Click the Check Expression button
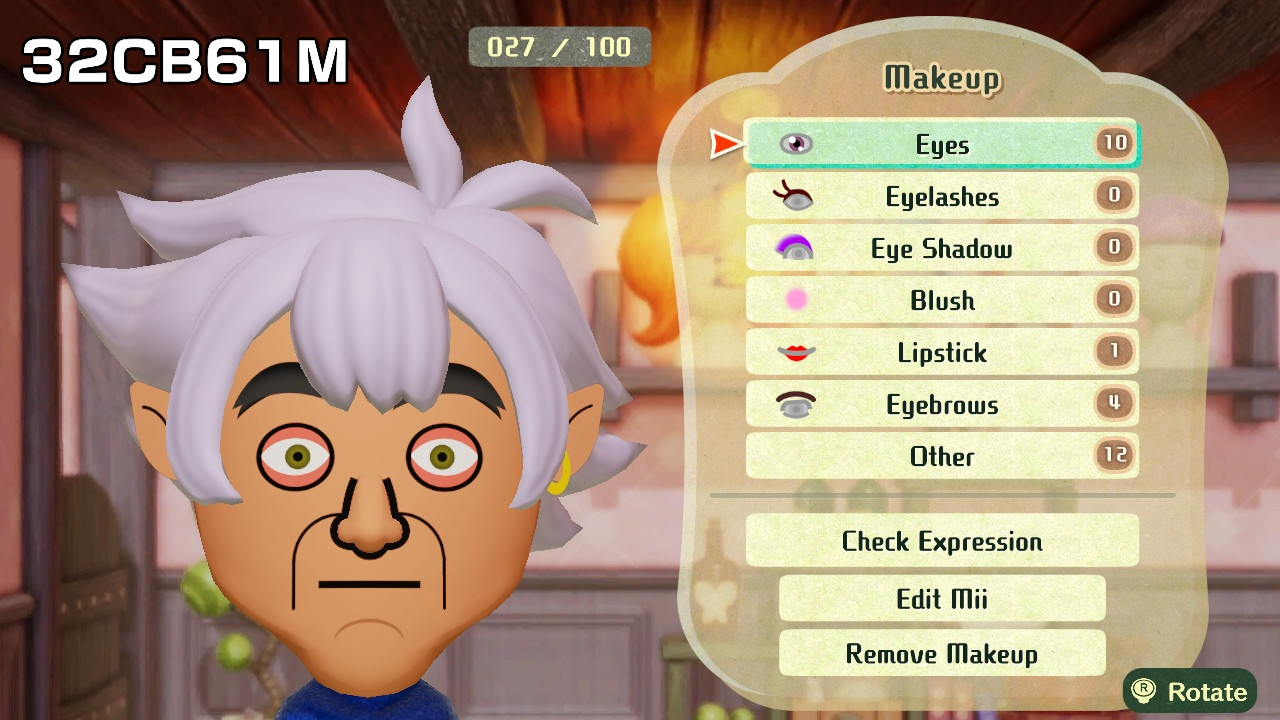This screenshot has height=720, width=1280. 941,541
